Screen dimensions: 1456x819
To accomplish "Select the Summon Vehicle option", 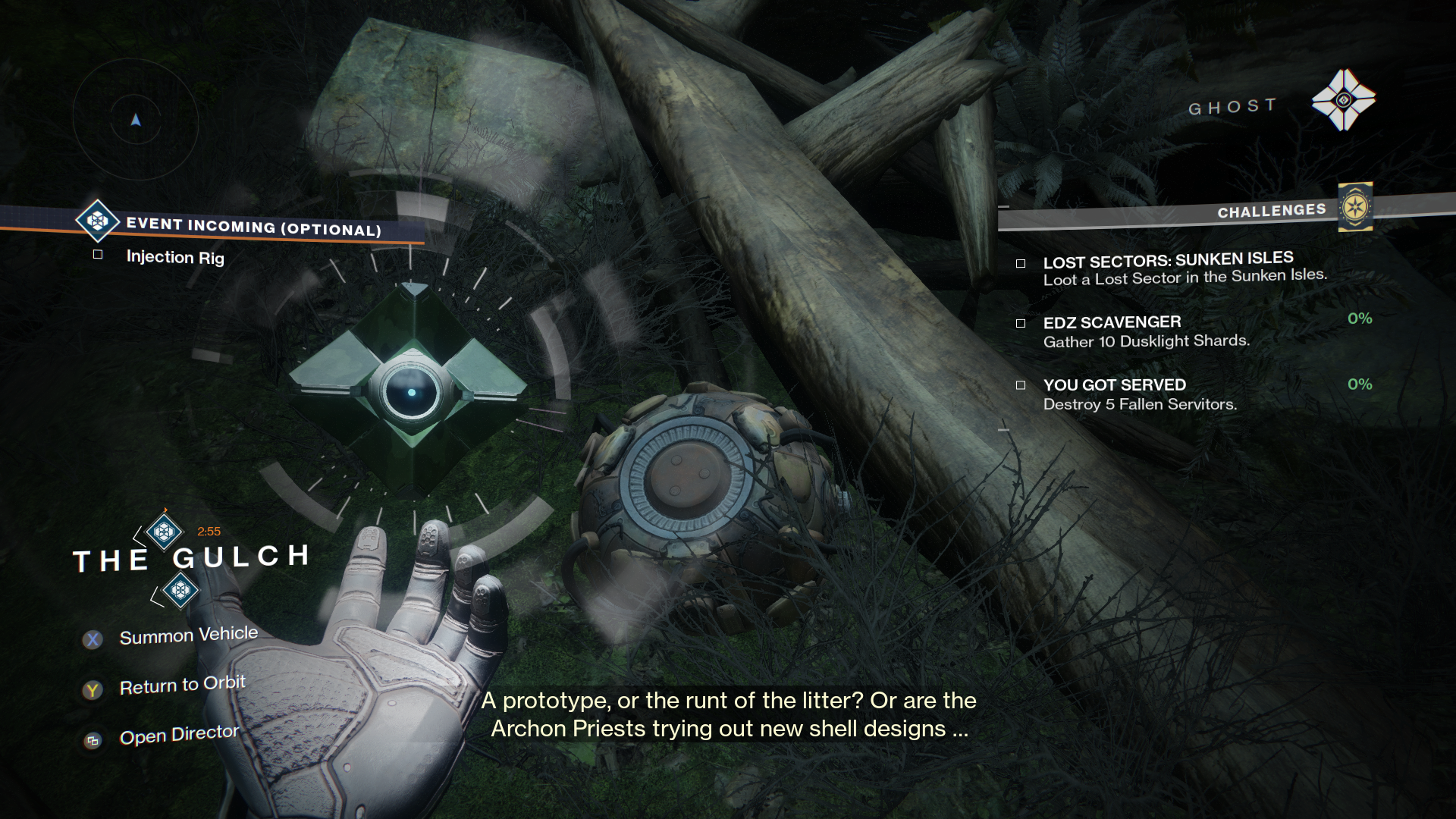I will tap(188, 635).
